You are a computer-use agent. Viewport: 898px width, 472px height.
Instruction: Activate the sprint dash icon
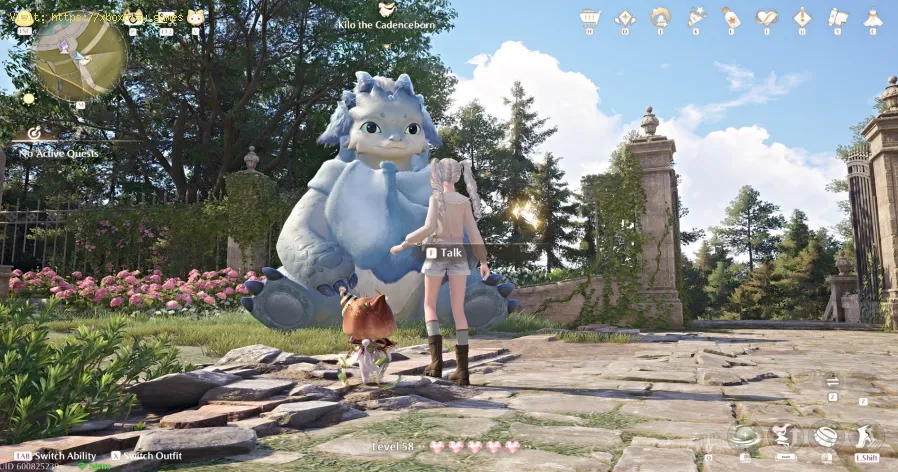[x=866, y=437]
